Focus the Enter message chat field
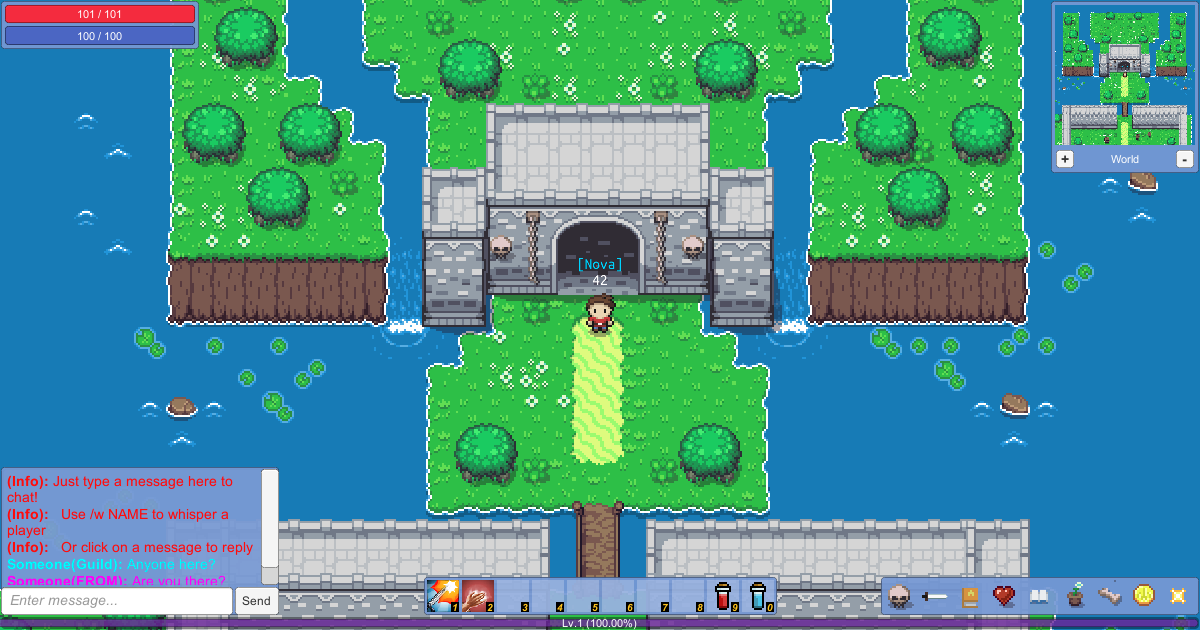Image resolution: width=1200 pixels, height=630 pixels. 117,601
